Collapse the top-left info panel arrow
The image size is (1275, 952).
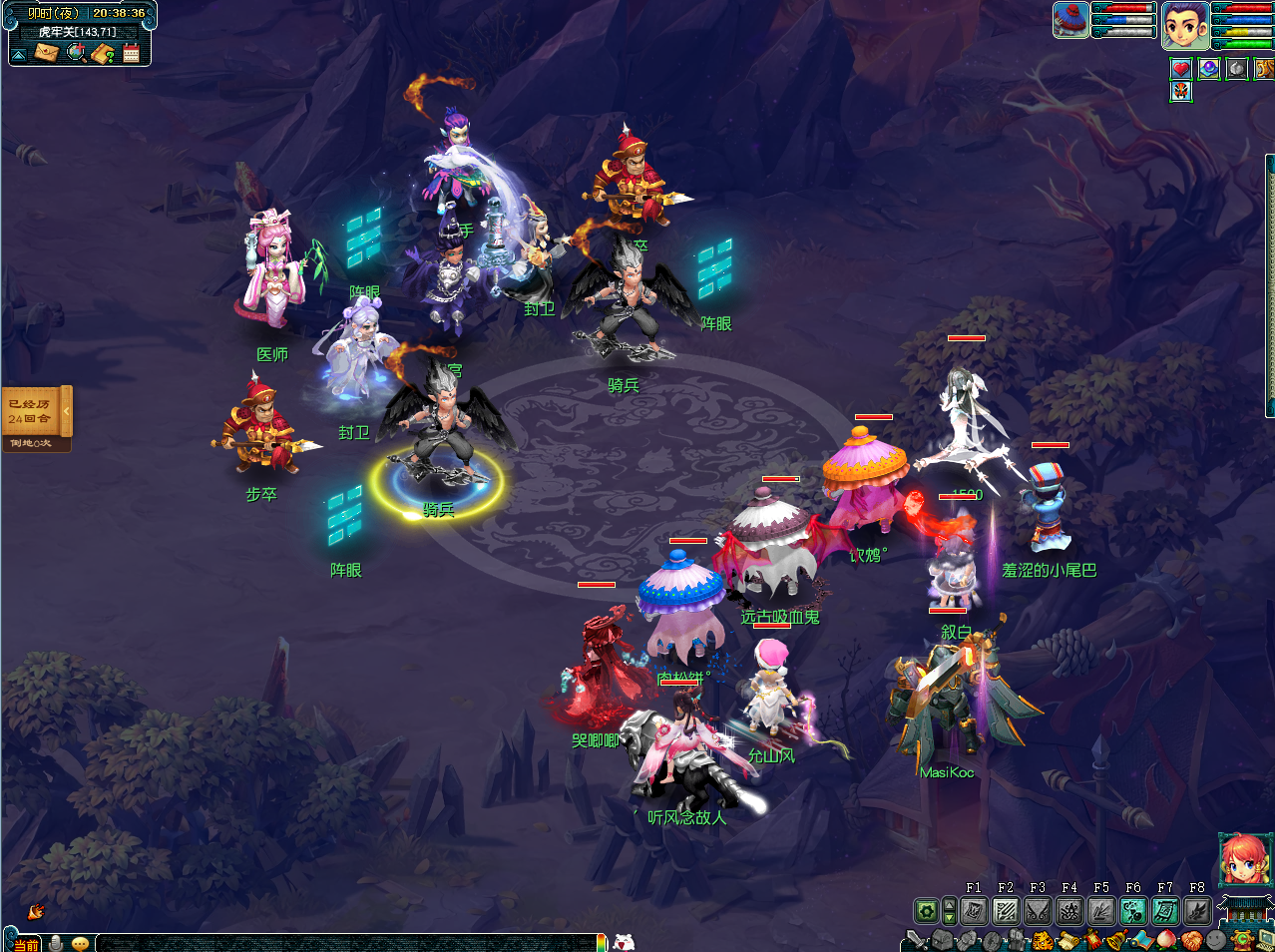coord(19,54)
